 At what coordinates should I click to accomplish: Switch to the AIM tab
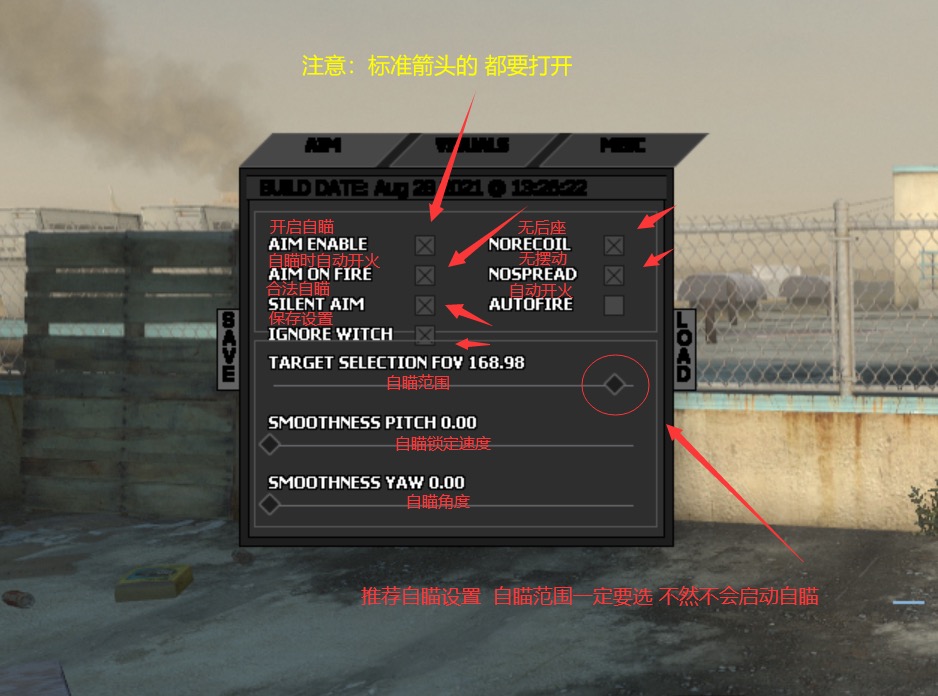[x=322, y=146]
